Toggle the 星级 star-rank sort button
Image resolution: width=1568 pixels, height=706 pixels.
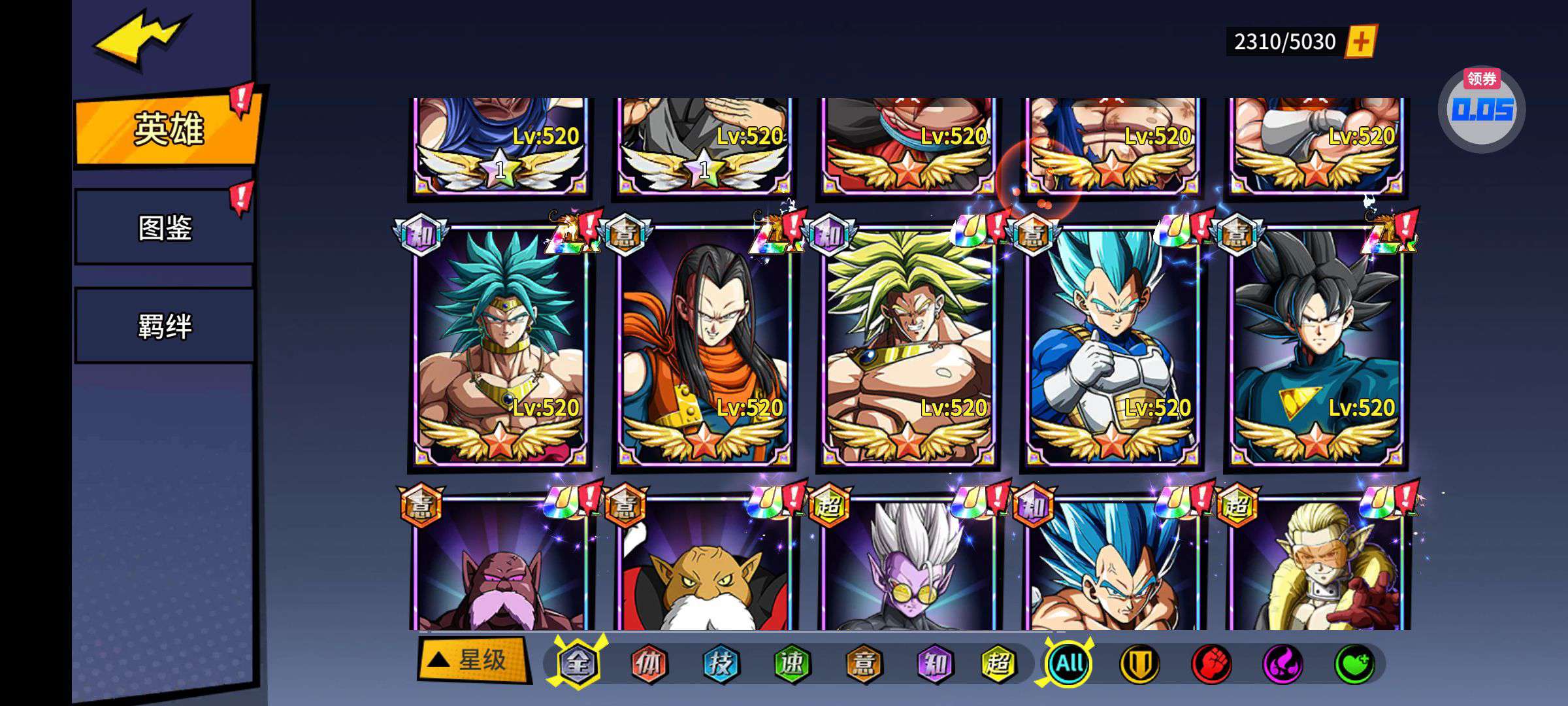[473, 660]
